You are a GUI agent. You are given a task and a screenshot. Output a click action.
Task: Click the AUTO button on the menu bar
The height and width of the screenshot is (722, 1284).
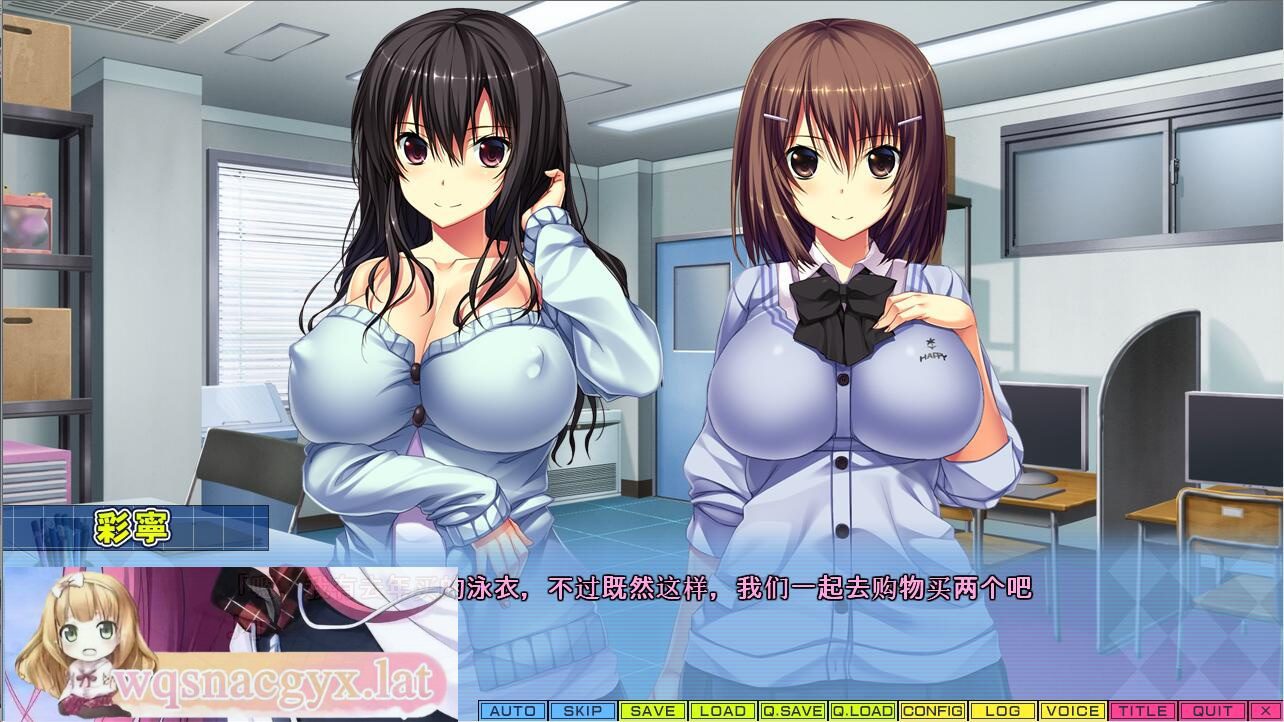point(513,711)
